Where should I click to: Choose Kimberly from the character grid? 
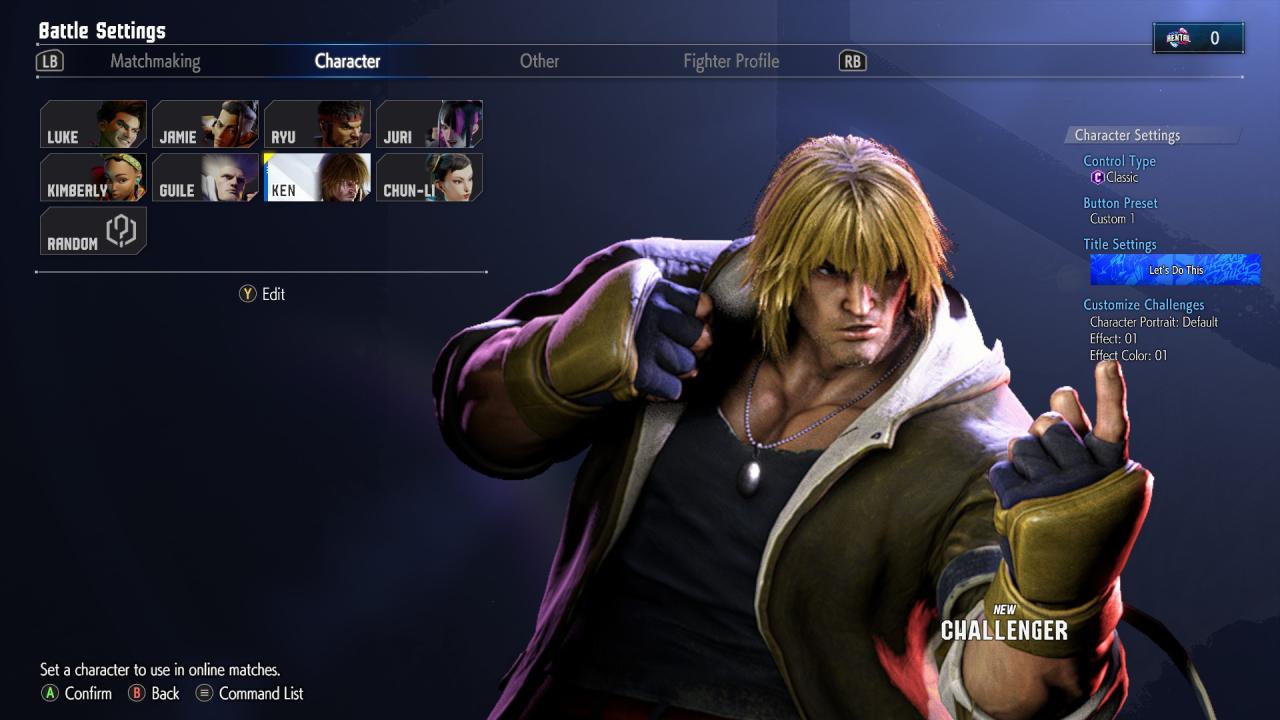(94, 177)
